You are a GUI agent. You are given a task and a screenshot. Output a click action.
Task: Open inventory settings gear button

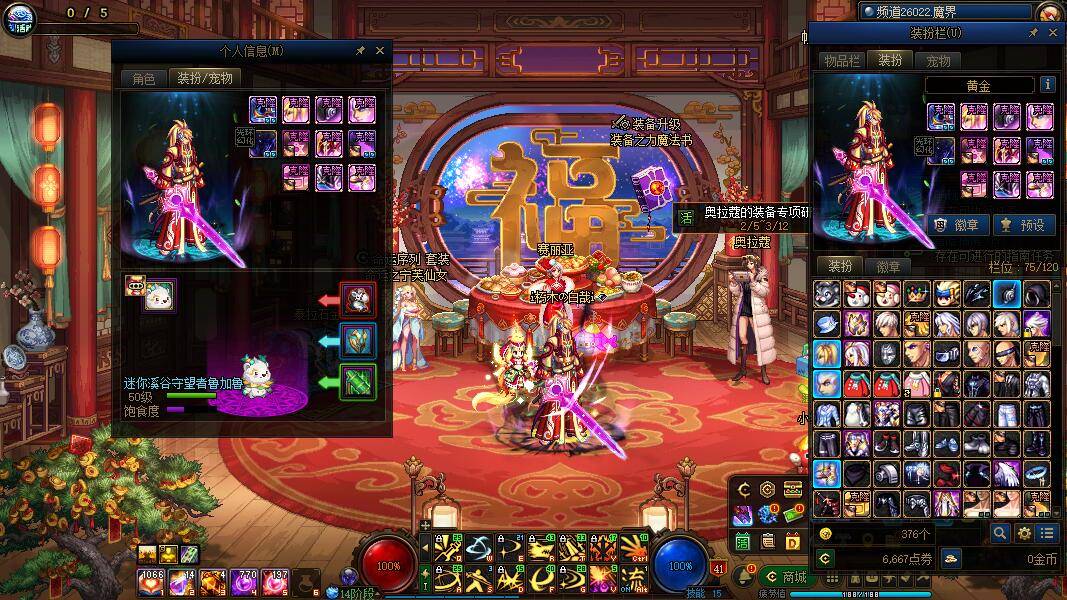pos(1024,534)
